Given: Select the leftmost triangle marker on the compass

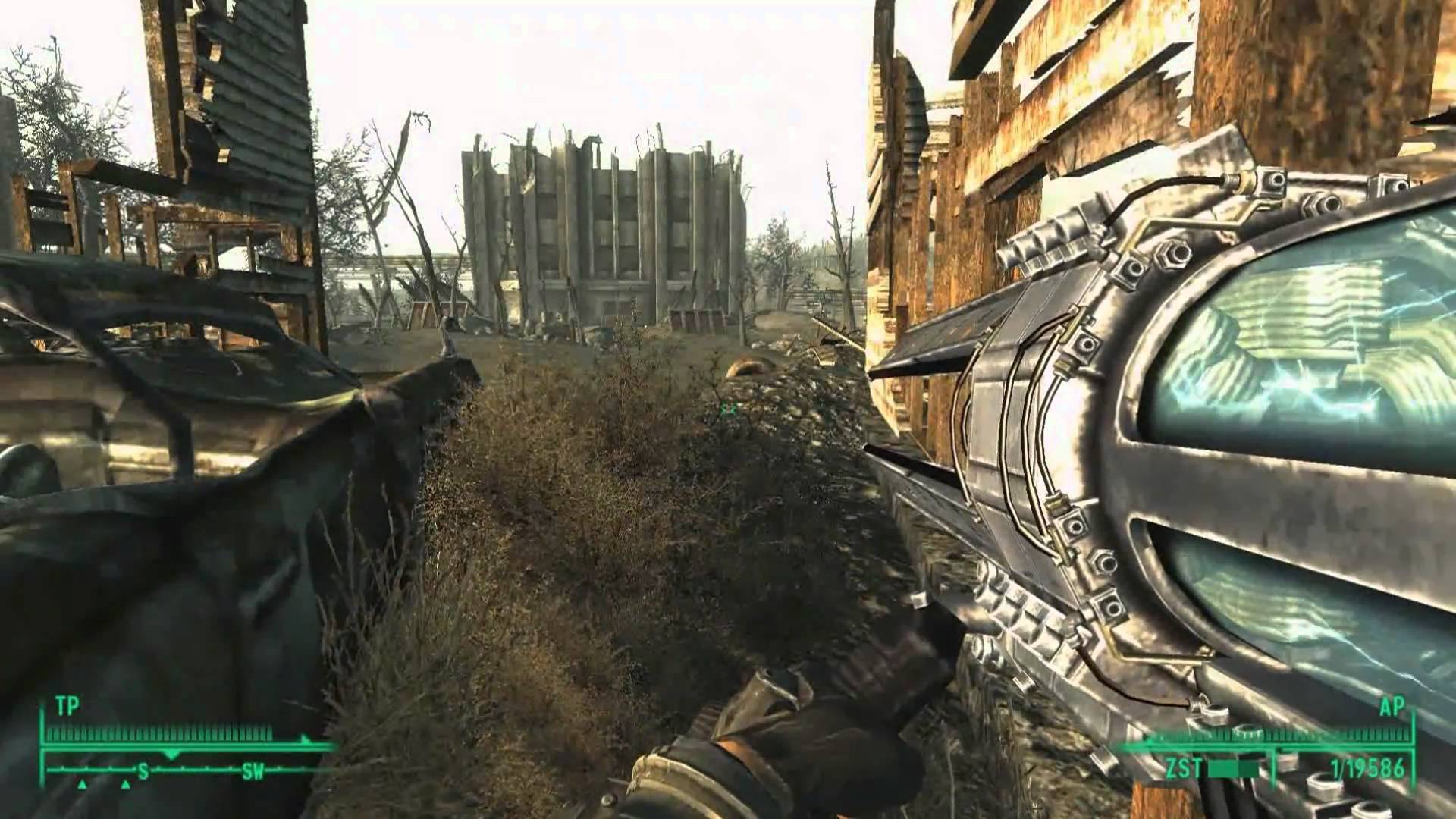Looking at the screenshot, I should point(82,785).
